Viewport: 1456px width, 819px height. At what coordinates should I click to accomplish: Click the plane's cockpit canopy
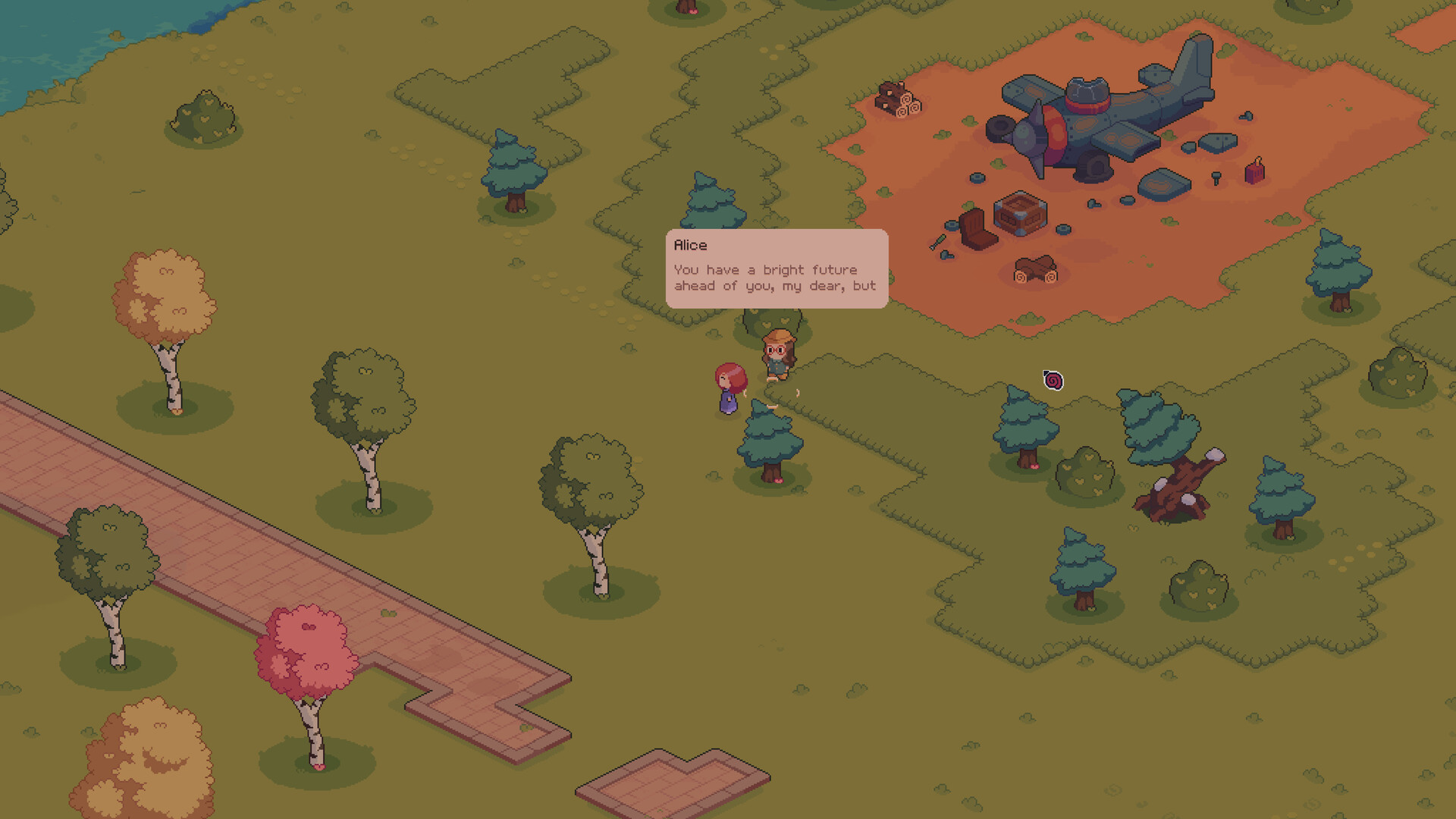pos(1086,91)
